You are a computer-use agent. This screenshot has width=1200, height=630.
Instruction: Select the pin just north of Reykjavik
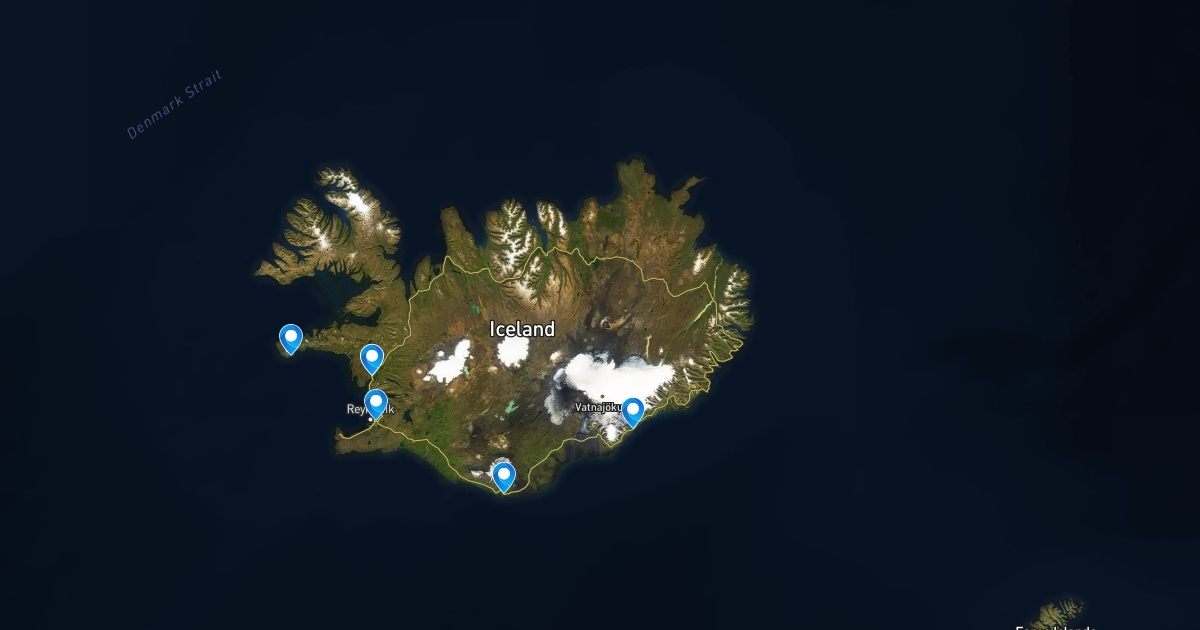(372, 358)
